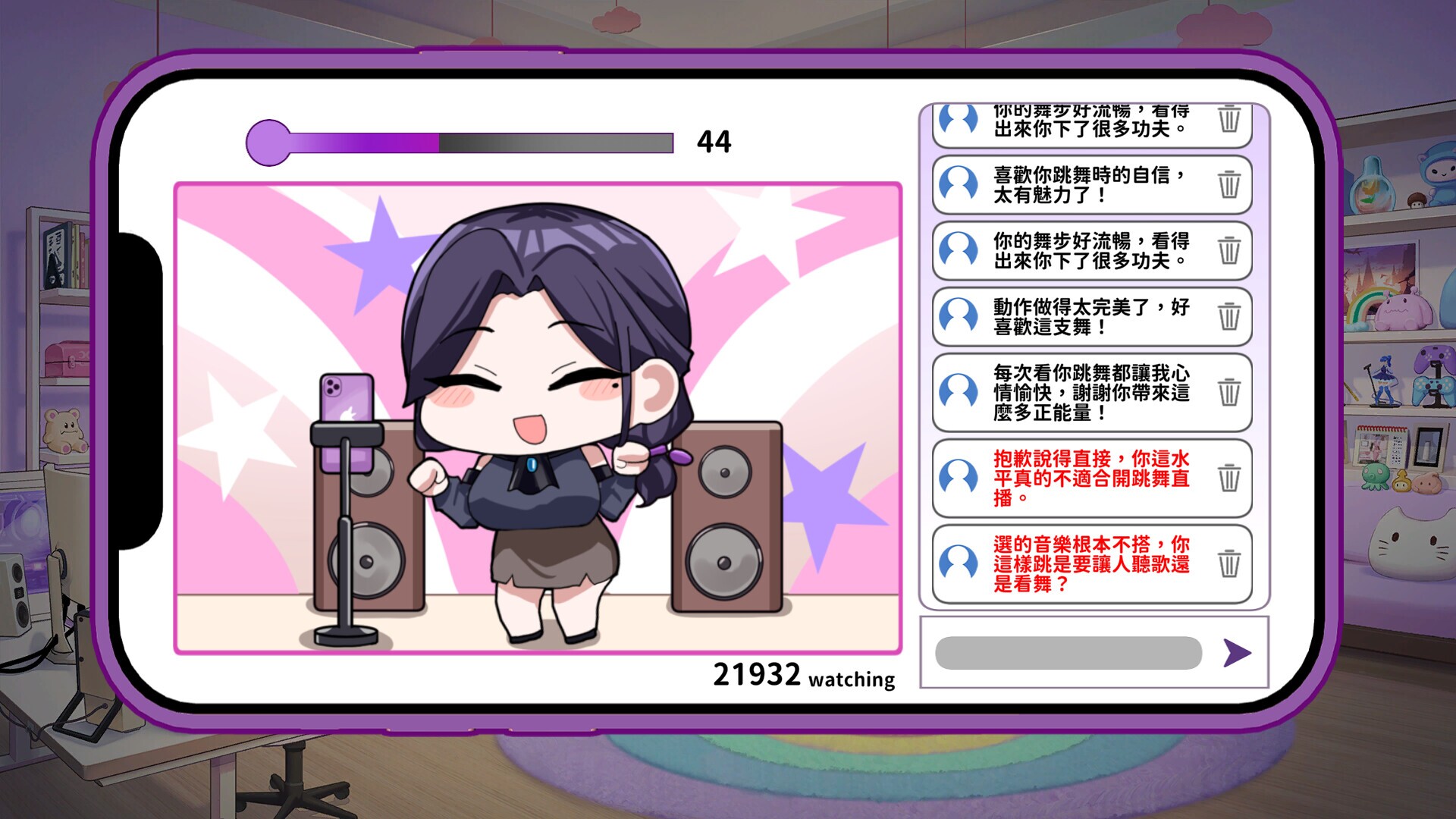1456x819 pixels.
Task: Click the score counter showing 44
Action: click(x=714, y=141)
